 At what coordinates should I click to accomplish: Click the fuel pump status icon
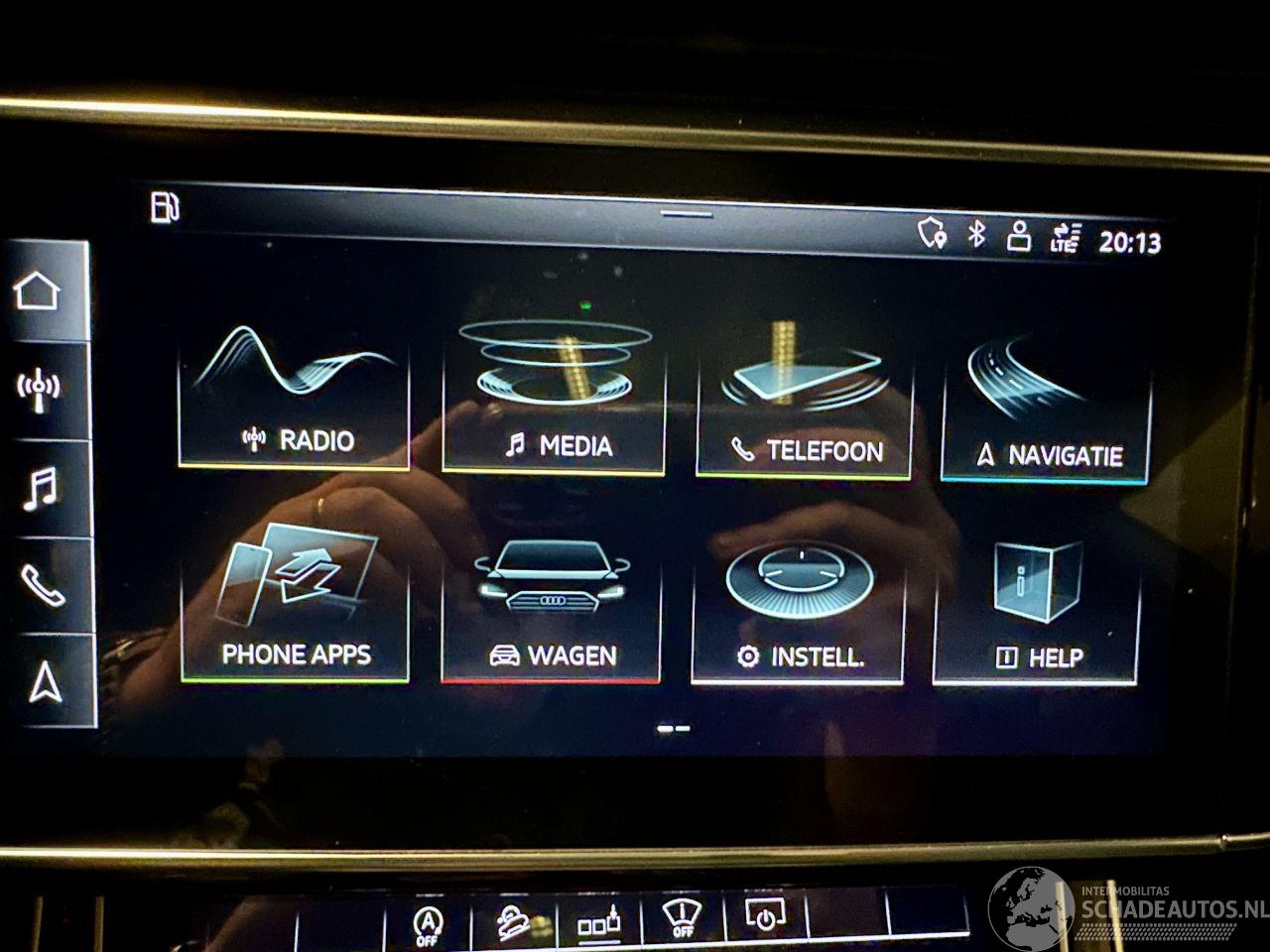click(x=164, y=207)
